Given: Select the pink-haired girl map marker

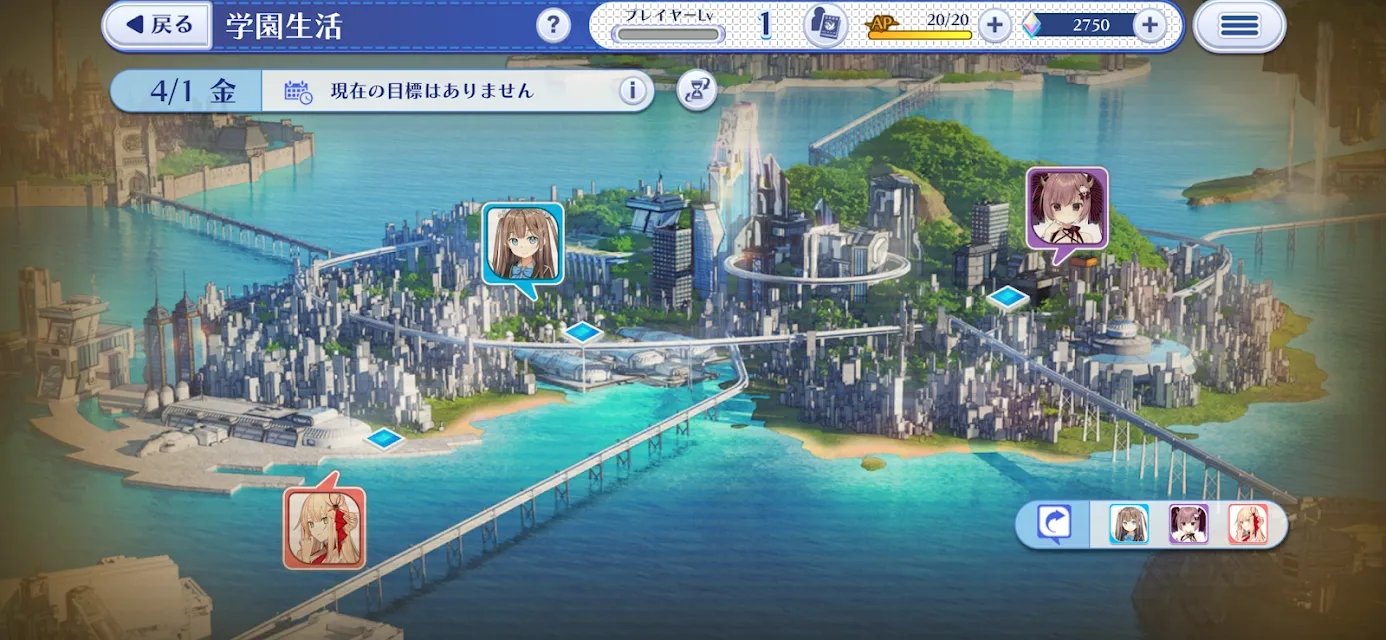Looking at the screenshot, I should [1067, 208].
